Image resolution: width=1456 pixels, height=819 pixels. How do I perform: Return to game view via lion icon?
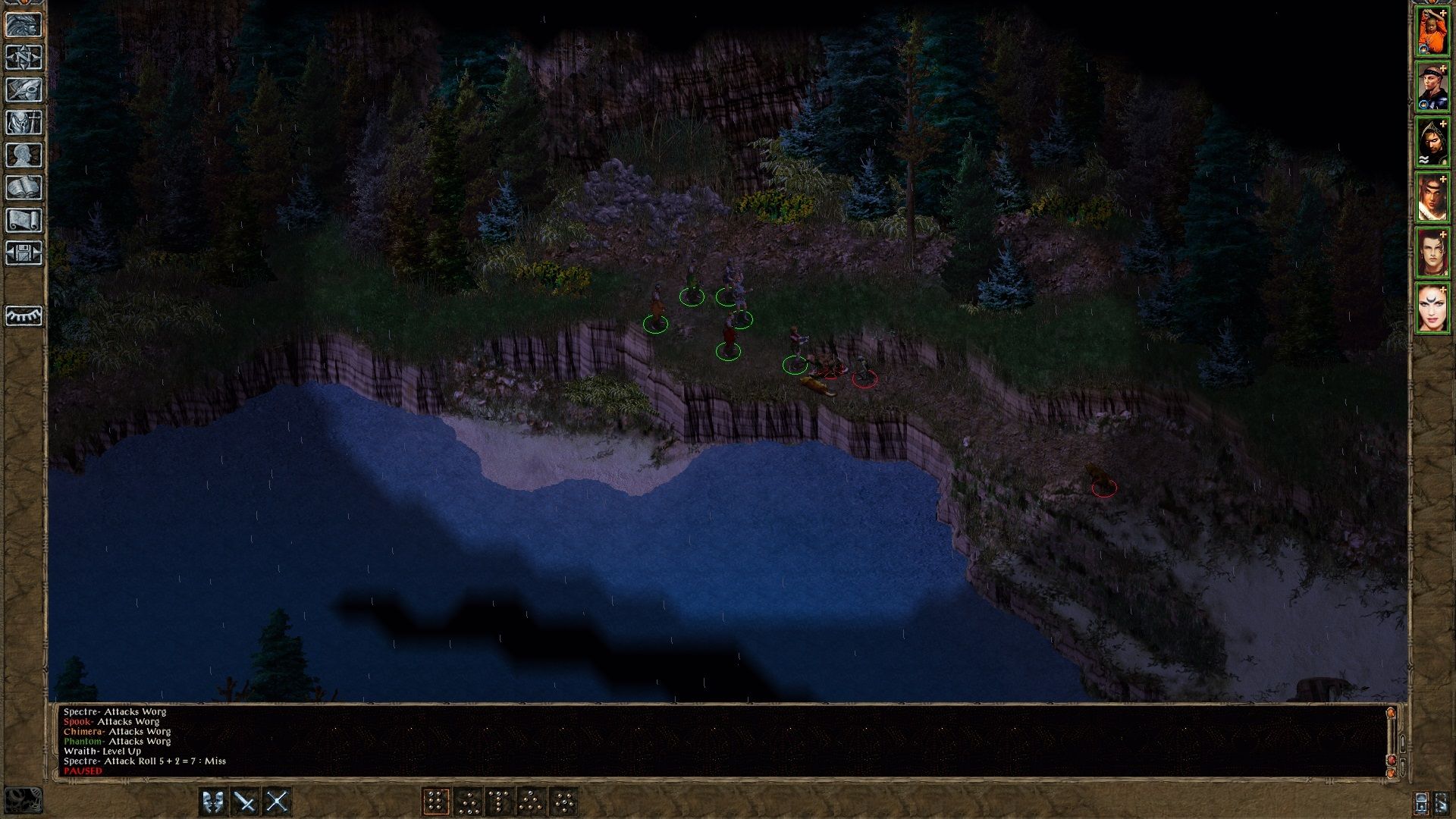25,25
